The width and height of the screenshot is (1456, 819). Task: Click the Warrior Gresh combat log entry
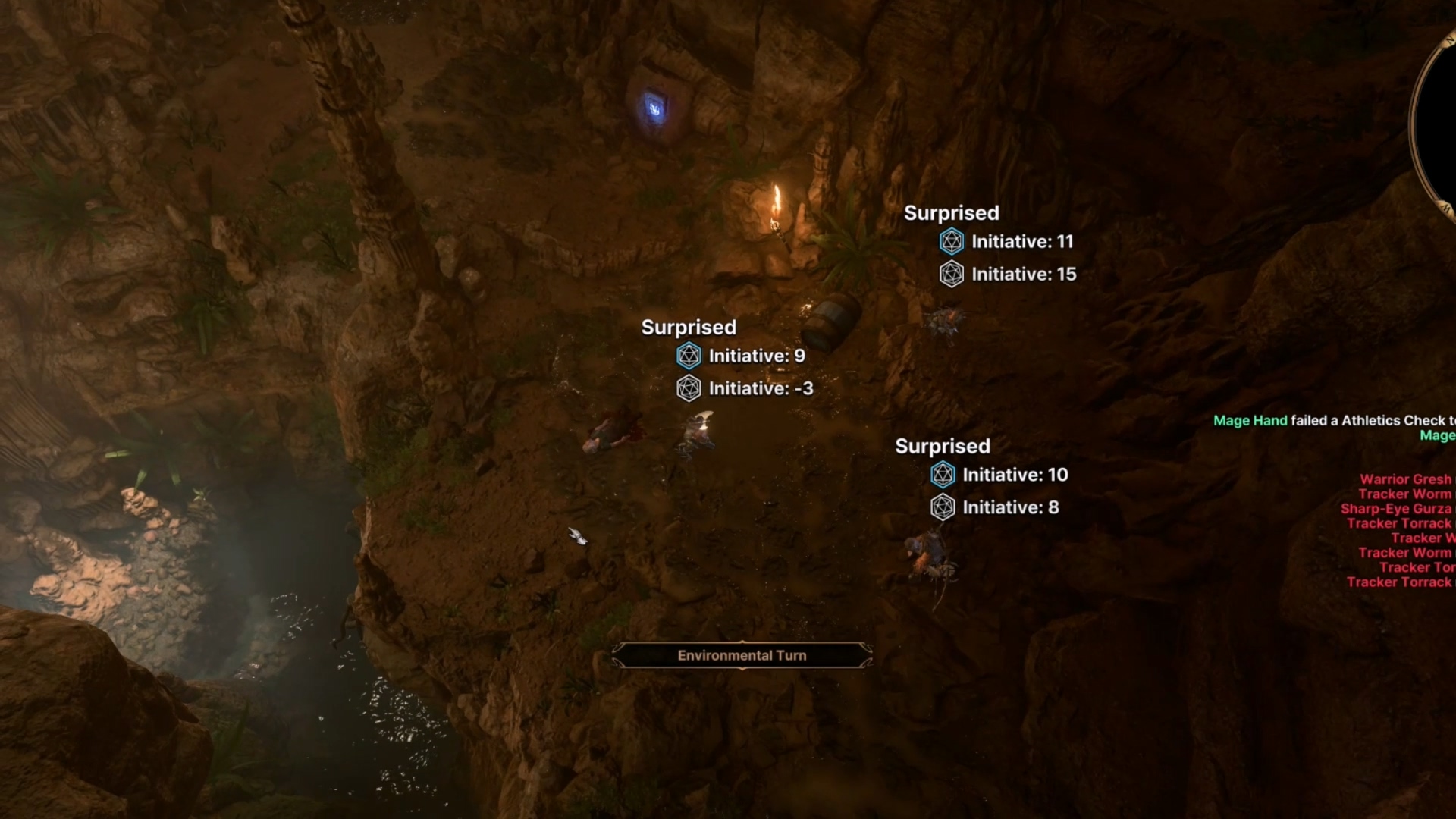click(x=1405, y=479)
